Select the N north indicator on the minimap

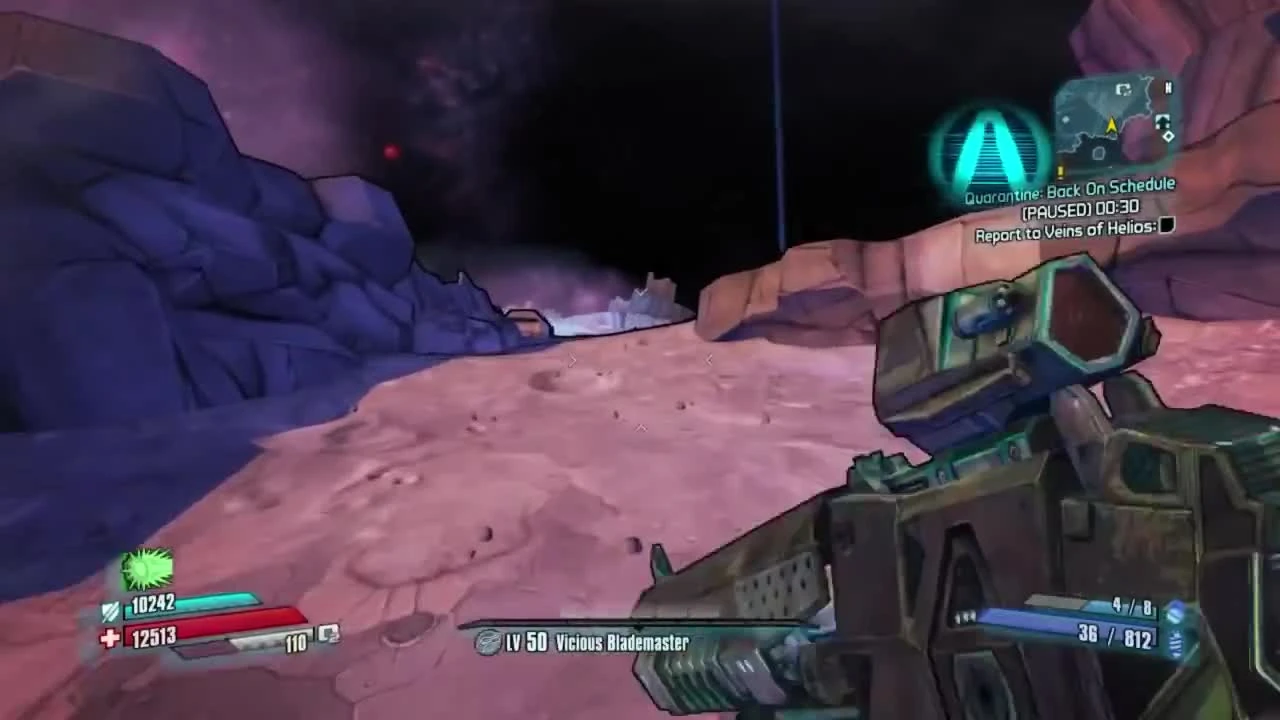tap(1168, 88)
